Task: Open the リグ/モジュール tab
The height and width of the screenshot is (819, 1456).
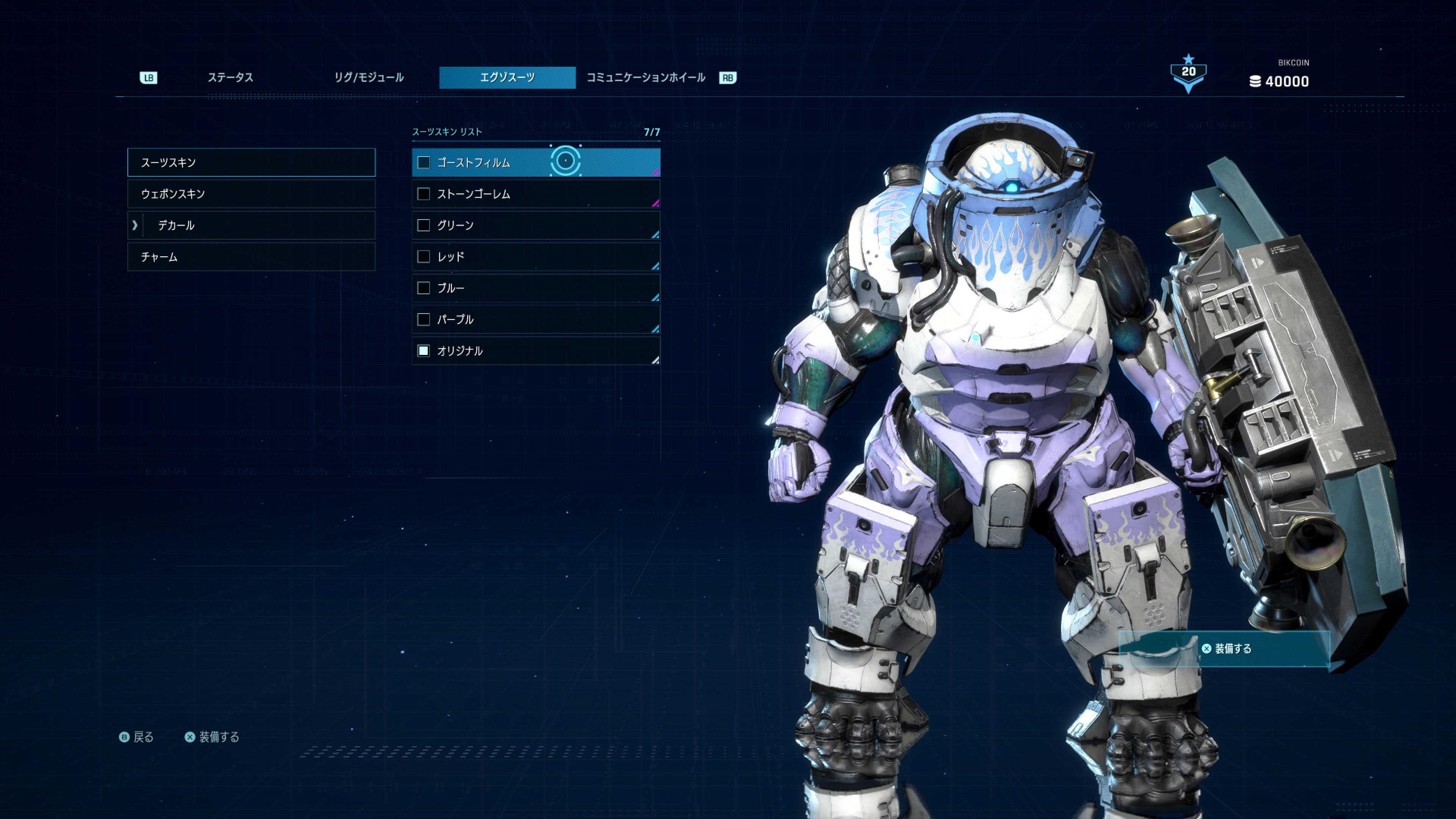Action: click(x=369, y=77)
